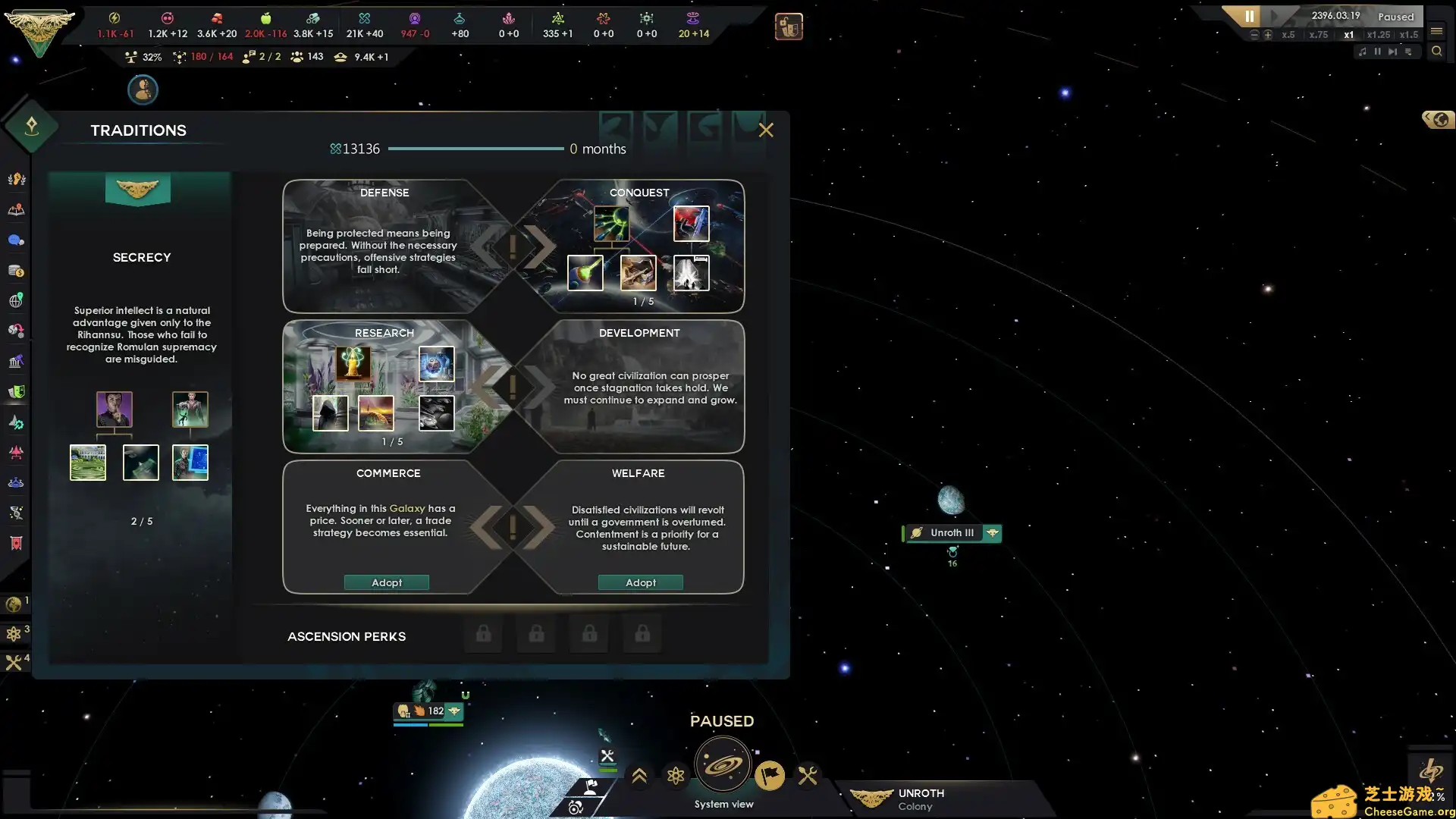Adopt the Welfare tradition

coord(640,582)
